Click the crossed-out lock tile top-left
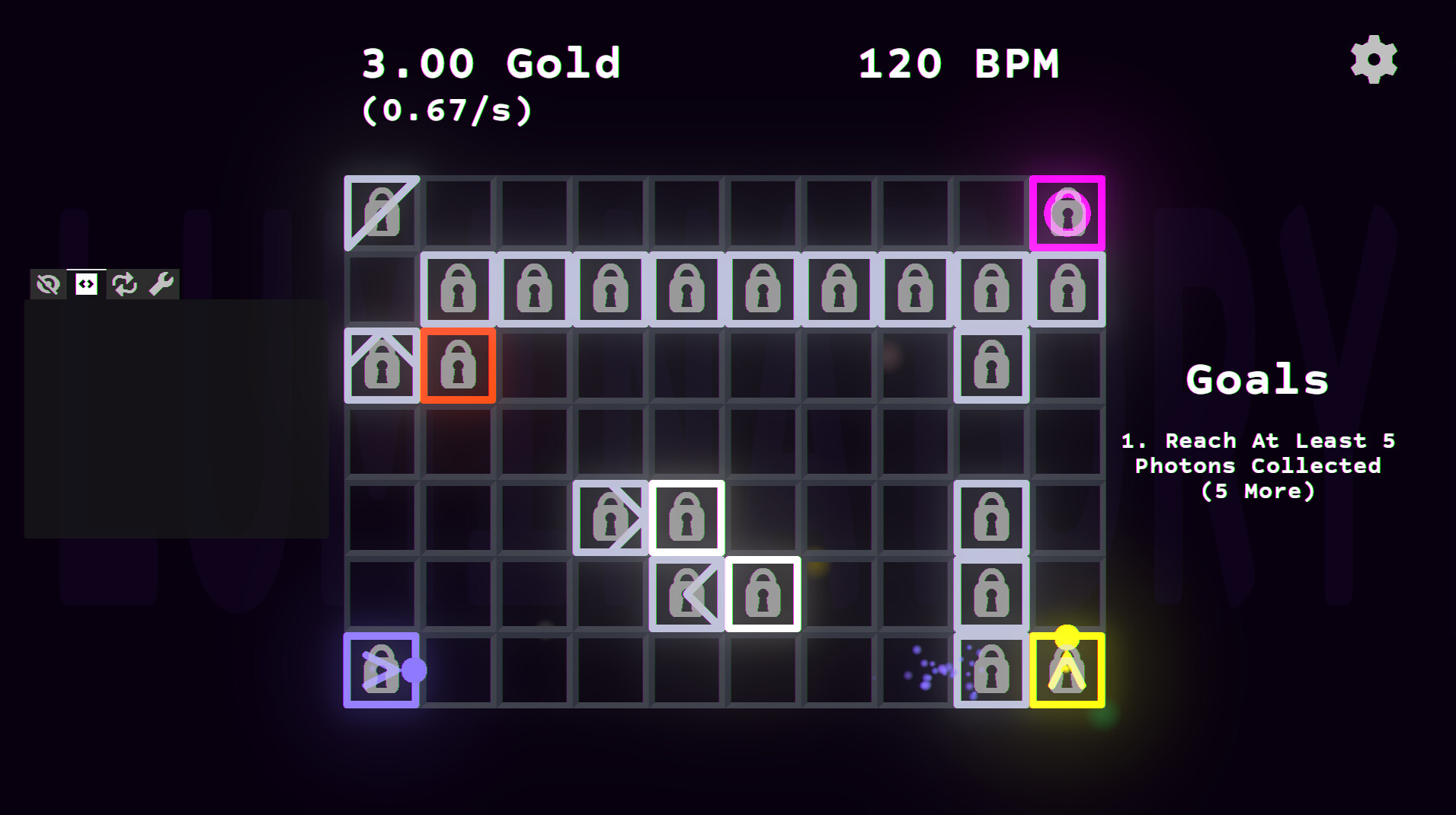Image resolution: width=1456 pixels, height=815 pixels. click(x=380, y=213)
